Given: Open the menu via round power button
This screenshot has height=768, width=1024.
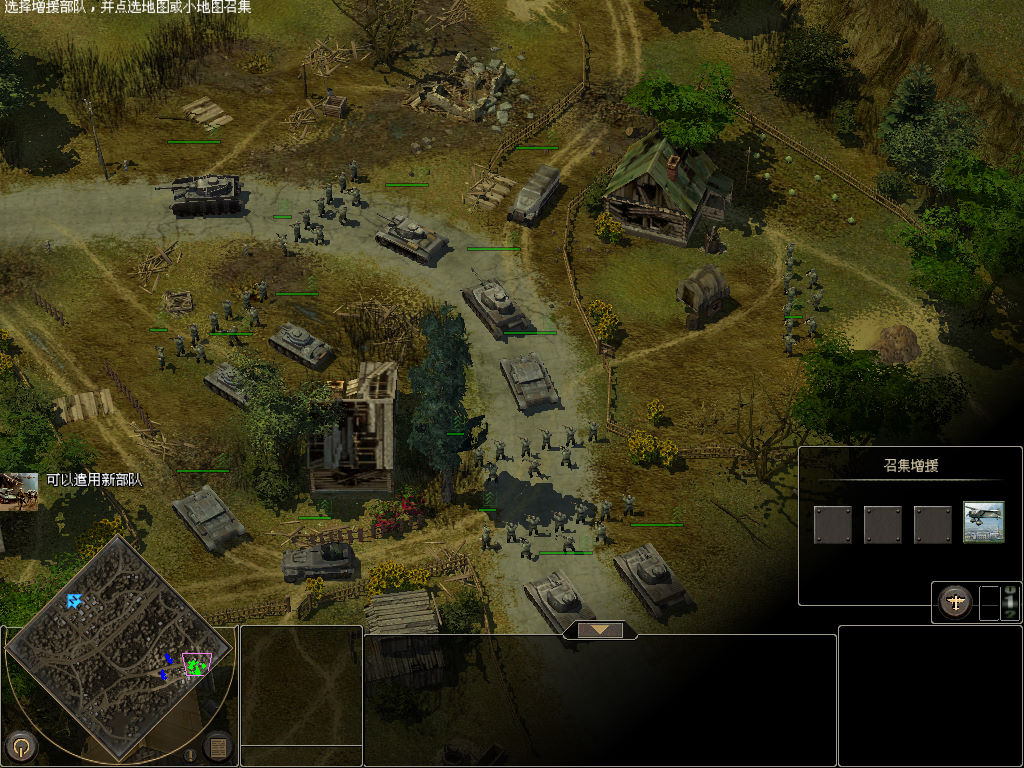Looking at the screenshot, I should 22,745.
